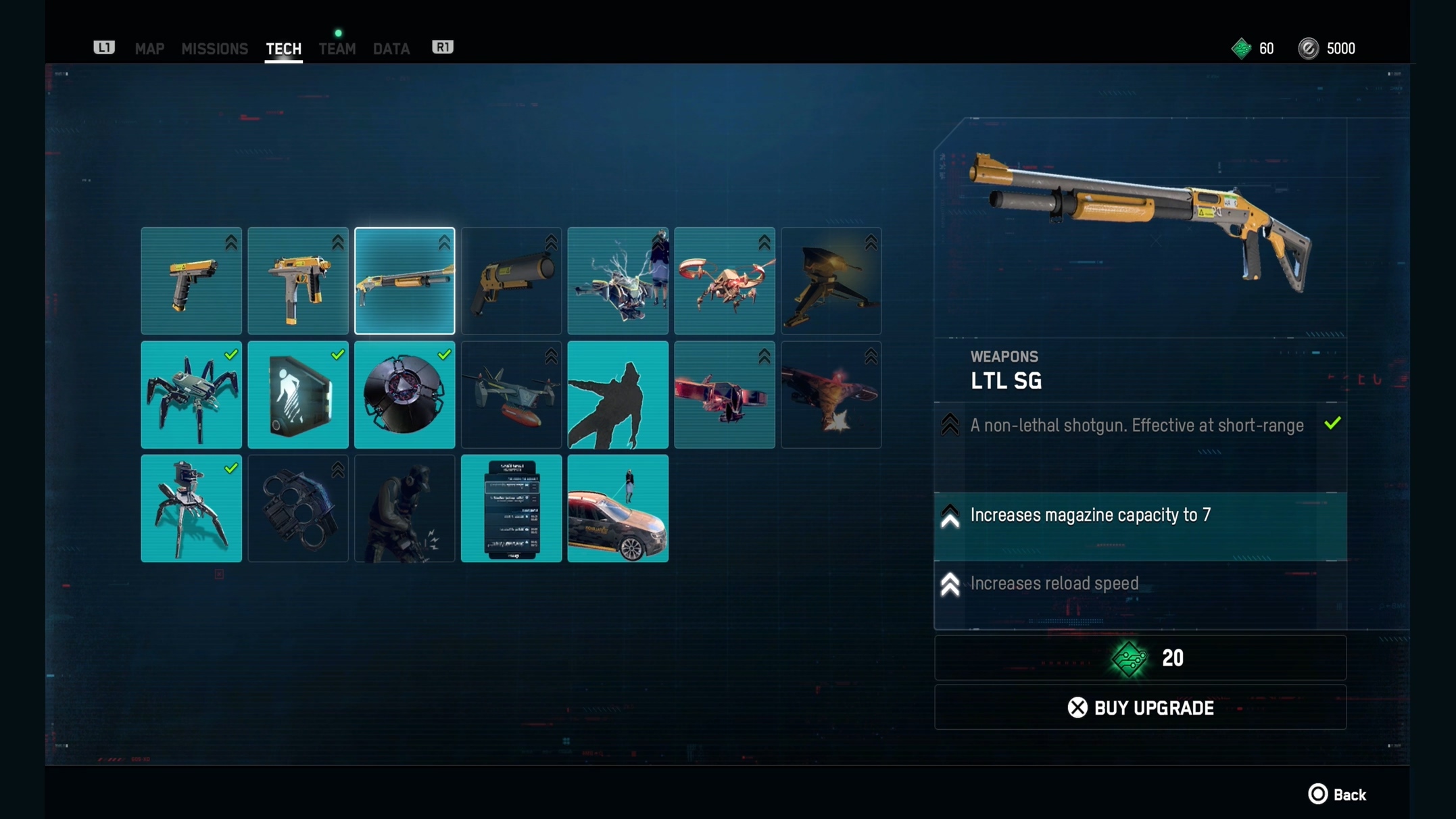This screenshot has height=819, width=1456.
Task: Select the smartphone hack tile
Action: pyautogui.click(x=511, y=508)
